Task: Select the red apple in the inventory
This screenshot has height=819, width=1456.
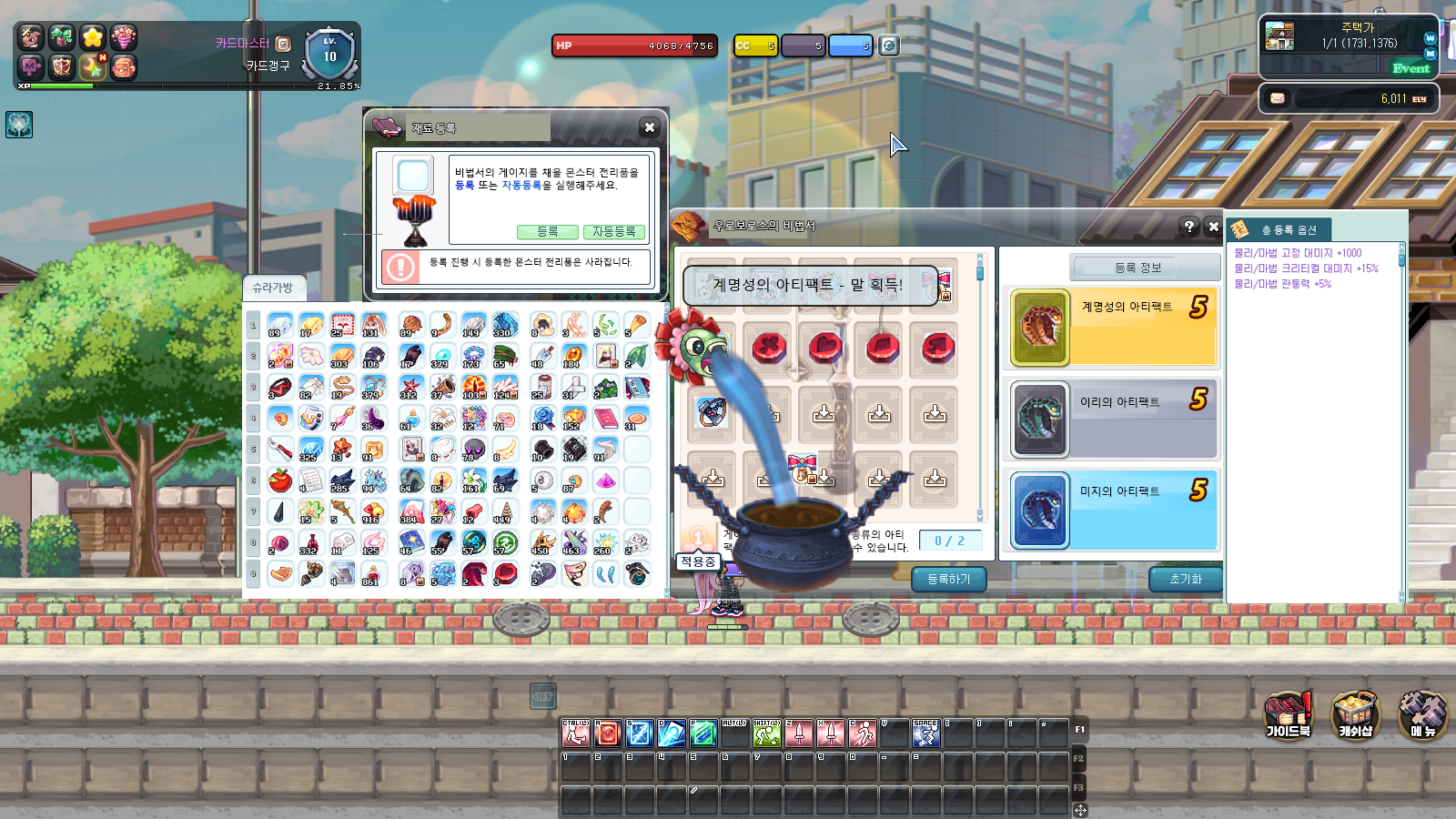Action: coord(280,480)
